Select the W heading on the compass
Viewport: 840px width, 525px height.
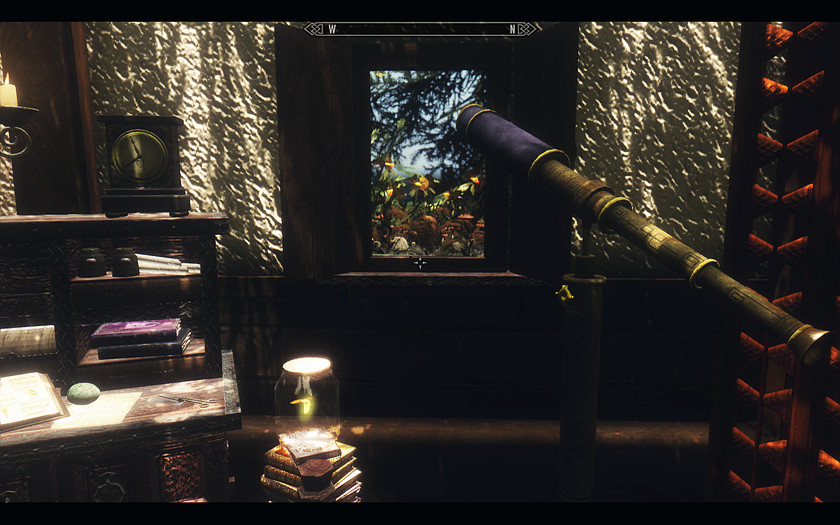pyautogui.click(x=332, y=29)
